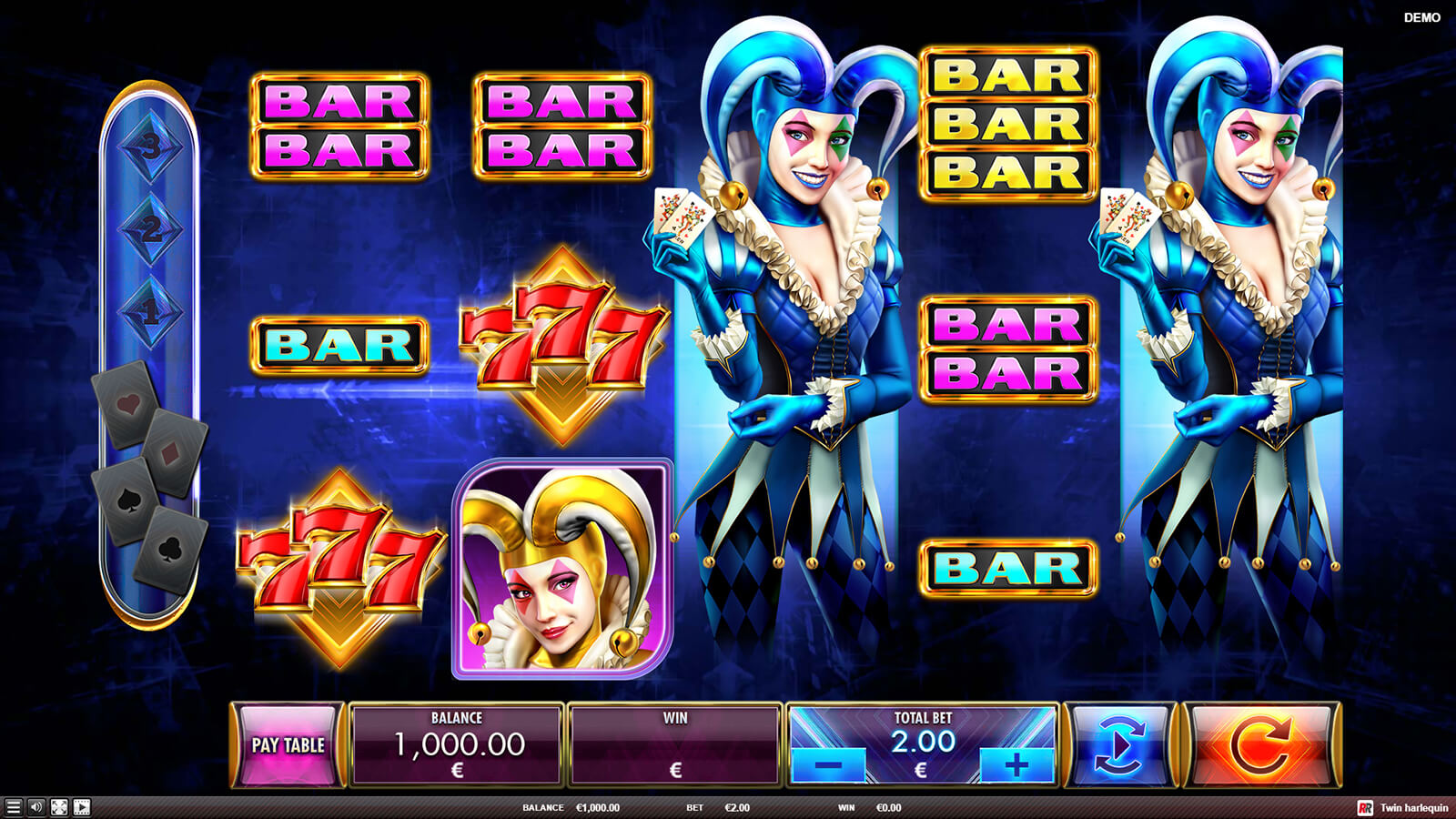Screen dimensions: 1456x819
Task: Enter fullscreen mode using the arrows icon
Action: [x=59, y=807]
